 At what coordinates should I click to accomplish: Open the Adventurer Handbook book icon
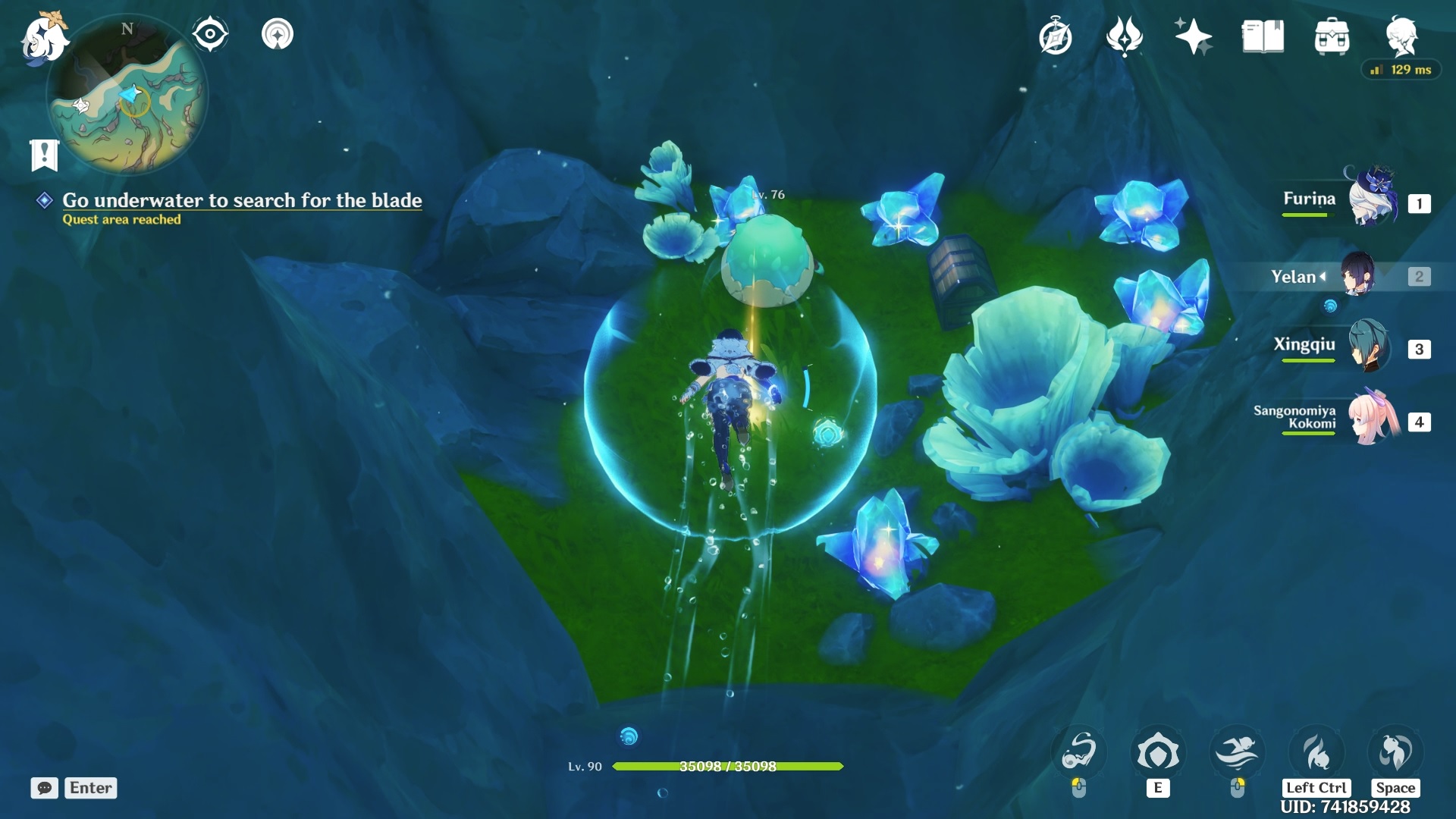tap(1263, 36)
